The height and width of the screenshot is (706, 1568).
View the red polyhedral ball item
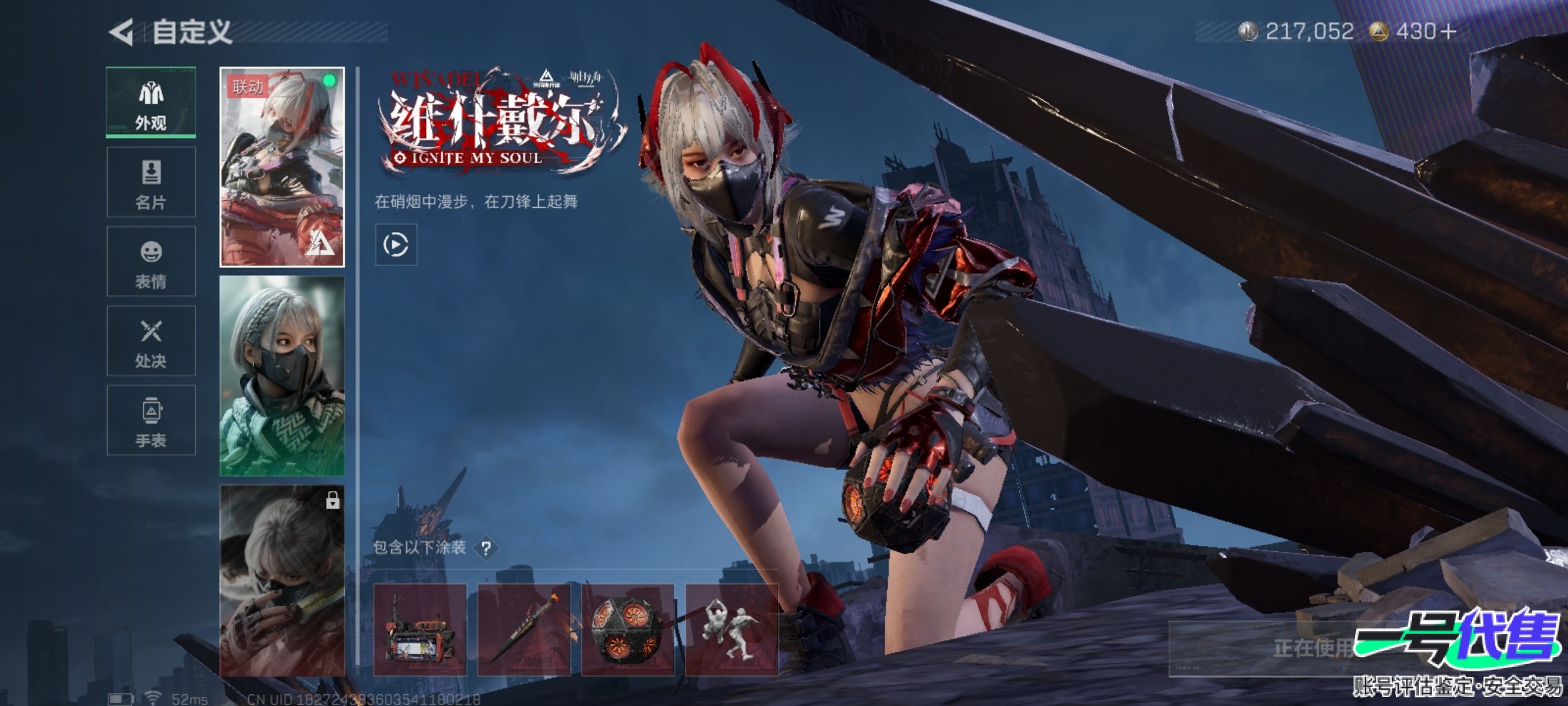pos(628,630)
